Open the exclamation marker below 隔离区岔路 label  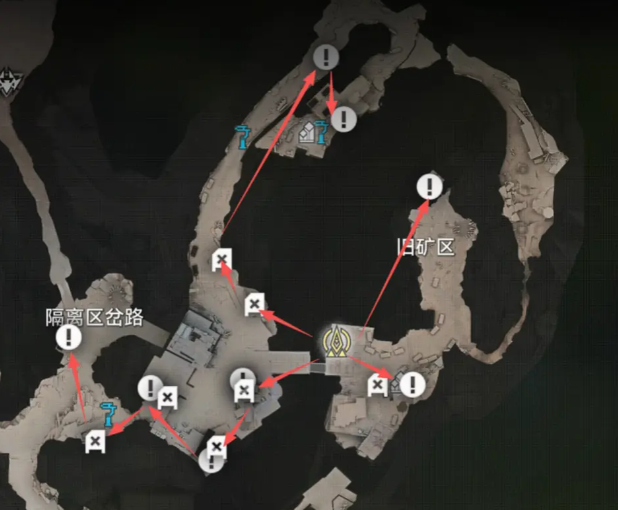(x=69, y=338)
